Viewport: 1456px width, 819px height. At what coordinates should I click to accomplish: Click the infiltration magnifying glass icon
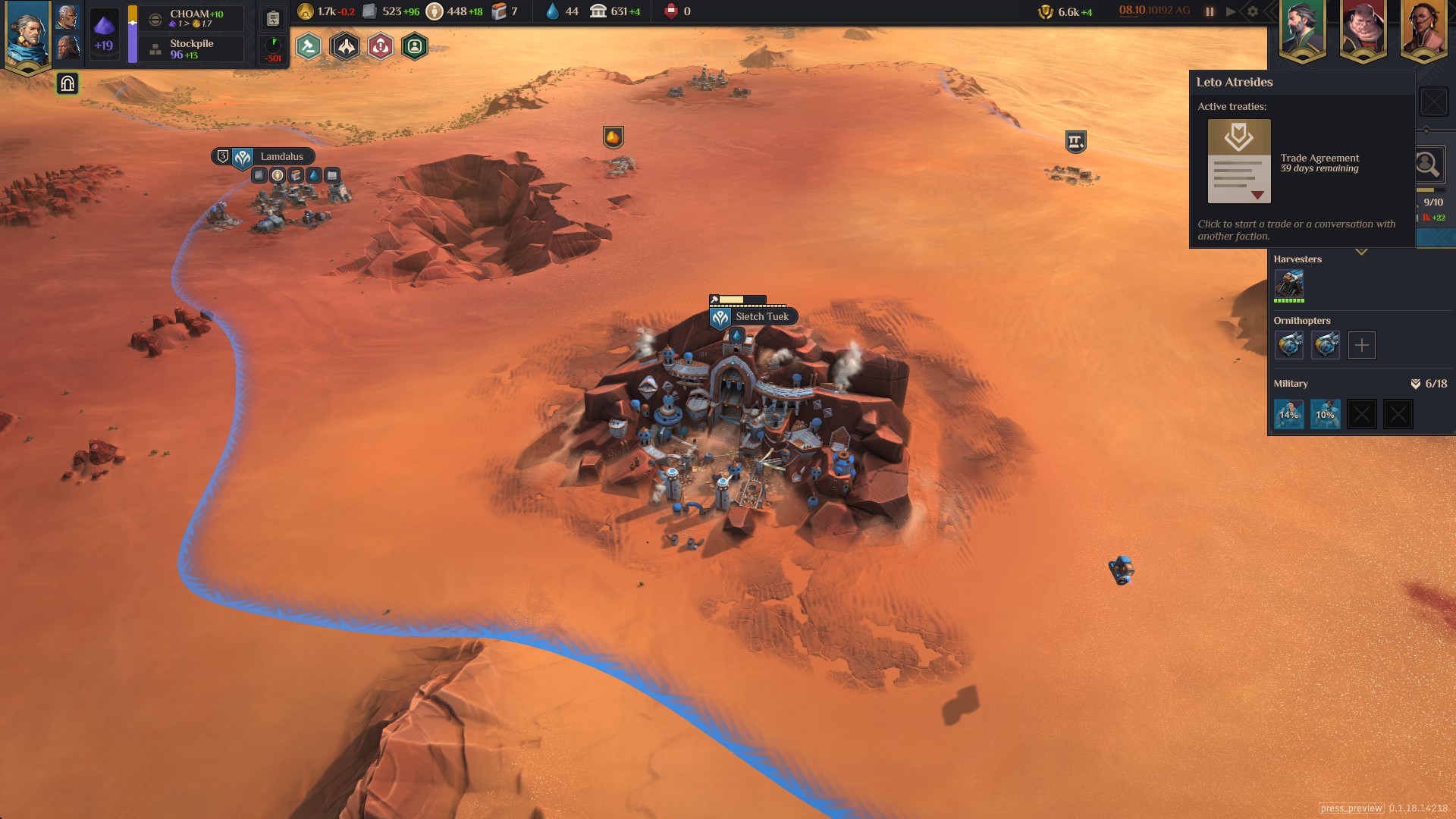pos(1429,164)
